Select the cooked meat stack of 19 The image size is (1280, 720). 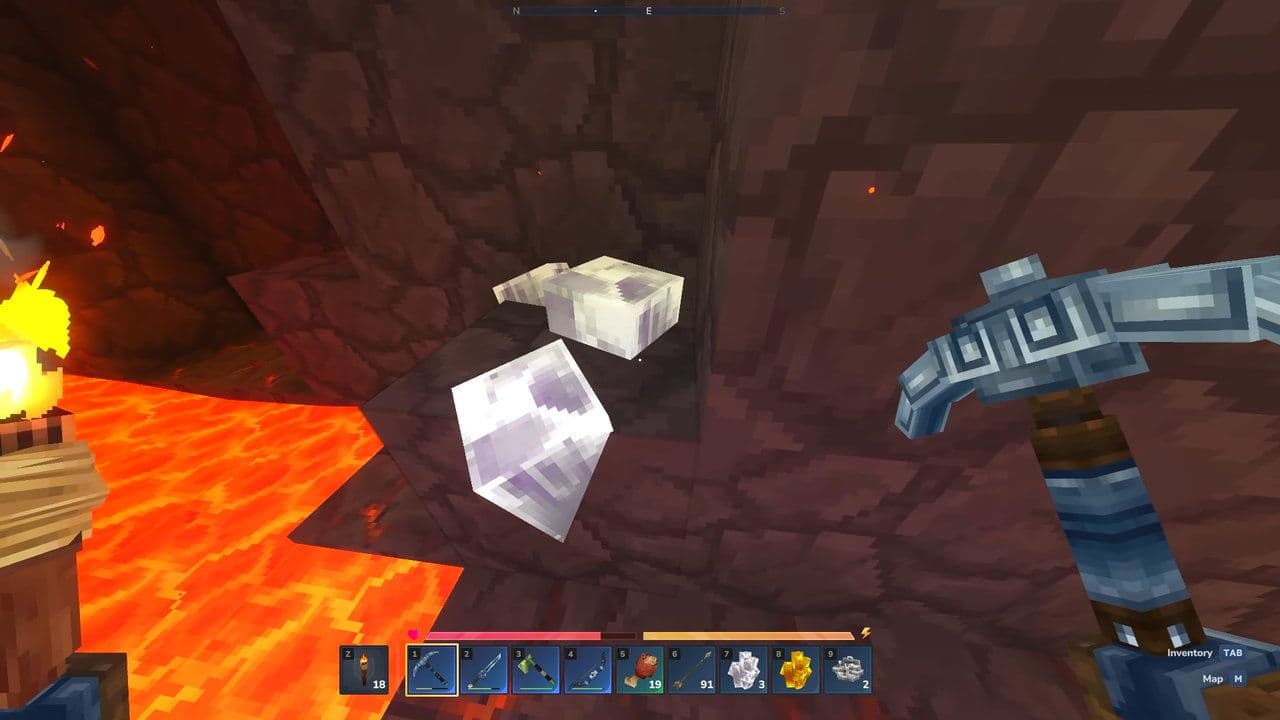point(640,670)
